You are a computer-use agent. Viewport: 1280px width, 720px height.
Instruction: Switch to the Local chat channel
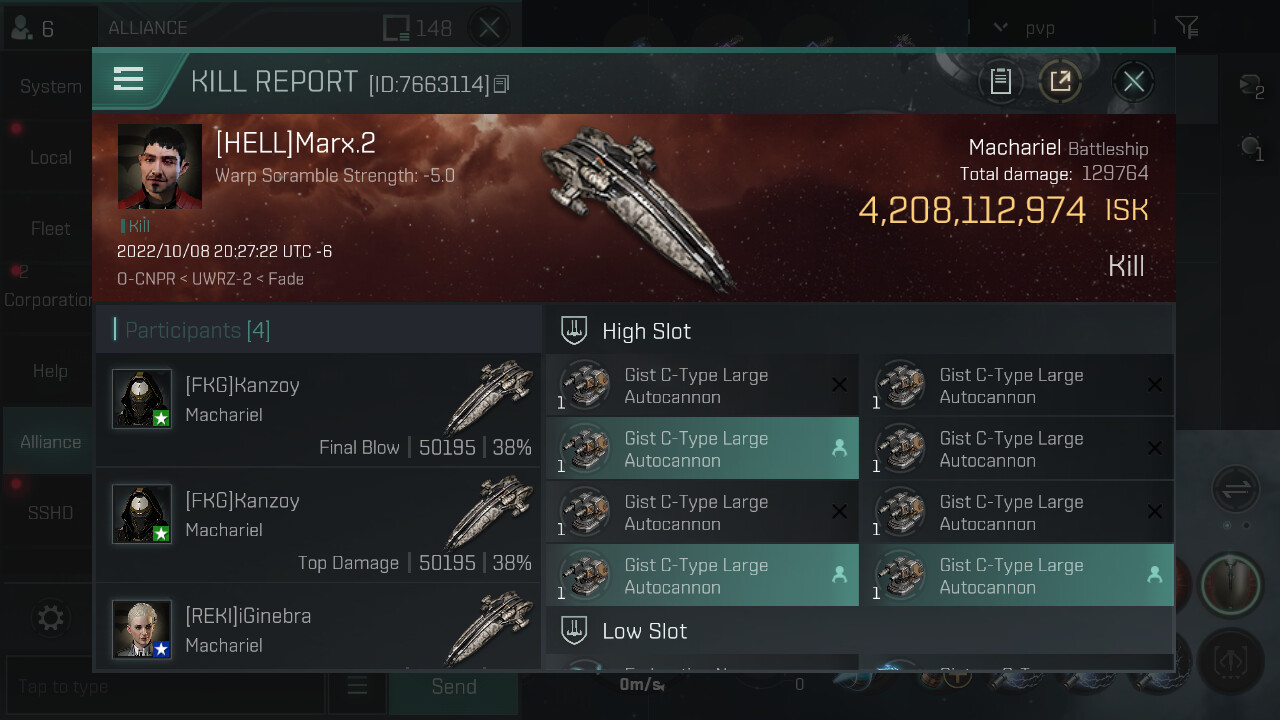[x=50, y=158]
